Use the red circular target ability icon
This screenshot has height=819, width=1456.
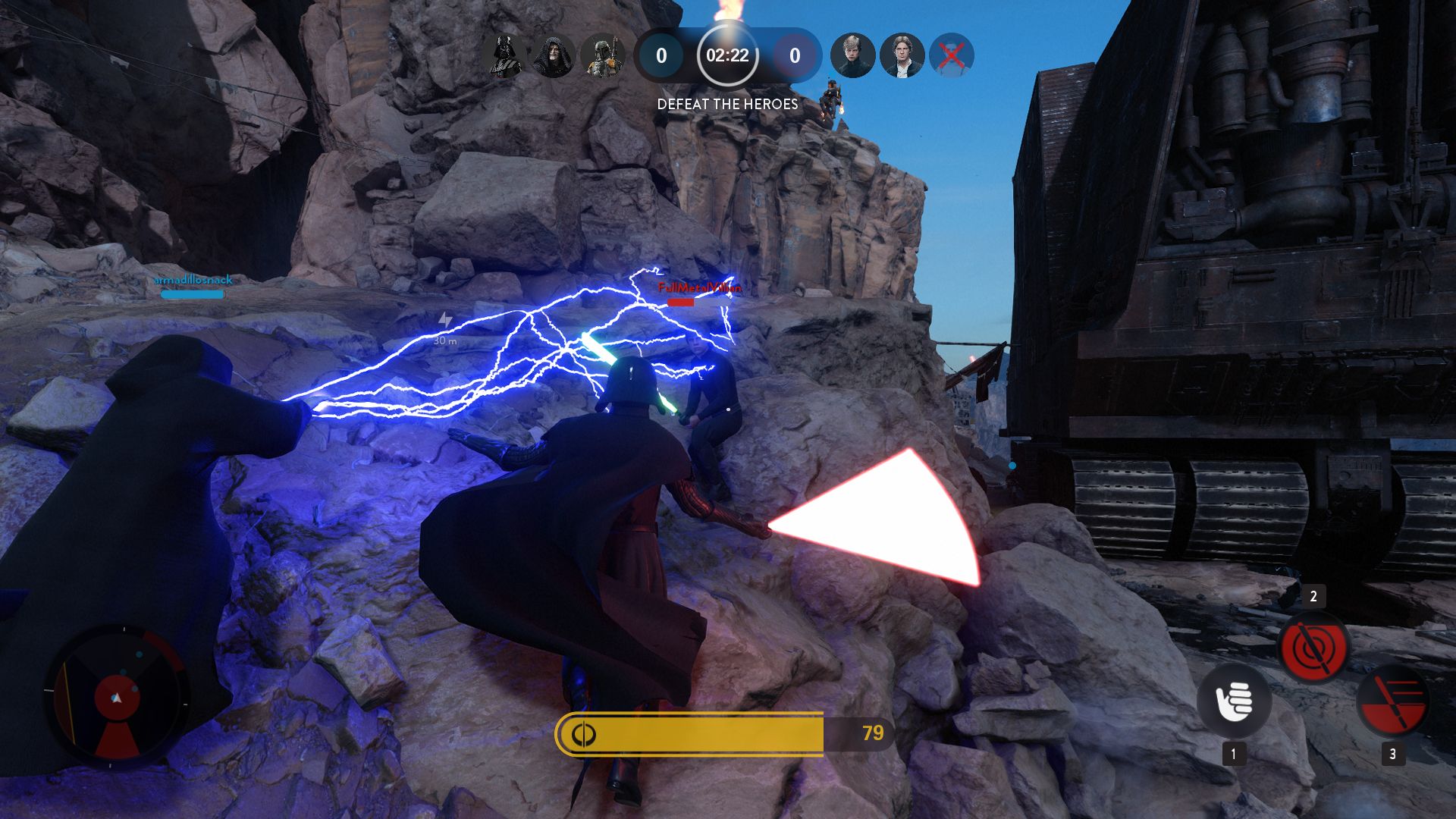coord(1313,648)
